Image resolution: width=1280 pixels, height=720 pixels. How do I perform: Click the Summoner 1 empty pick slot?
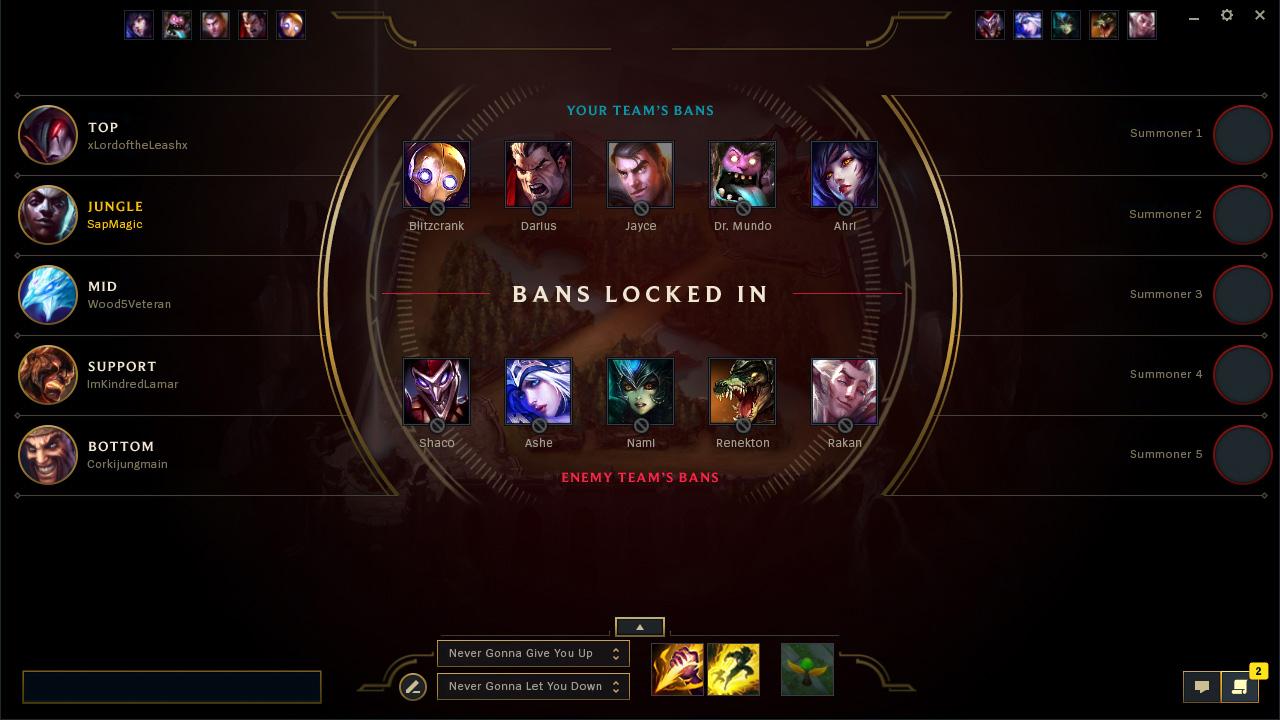(1243, 134)
